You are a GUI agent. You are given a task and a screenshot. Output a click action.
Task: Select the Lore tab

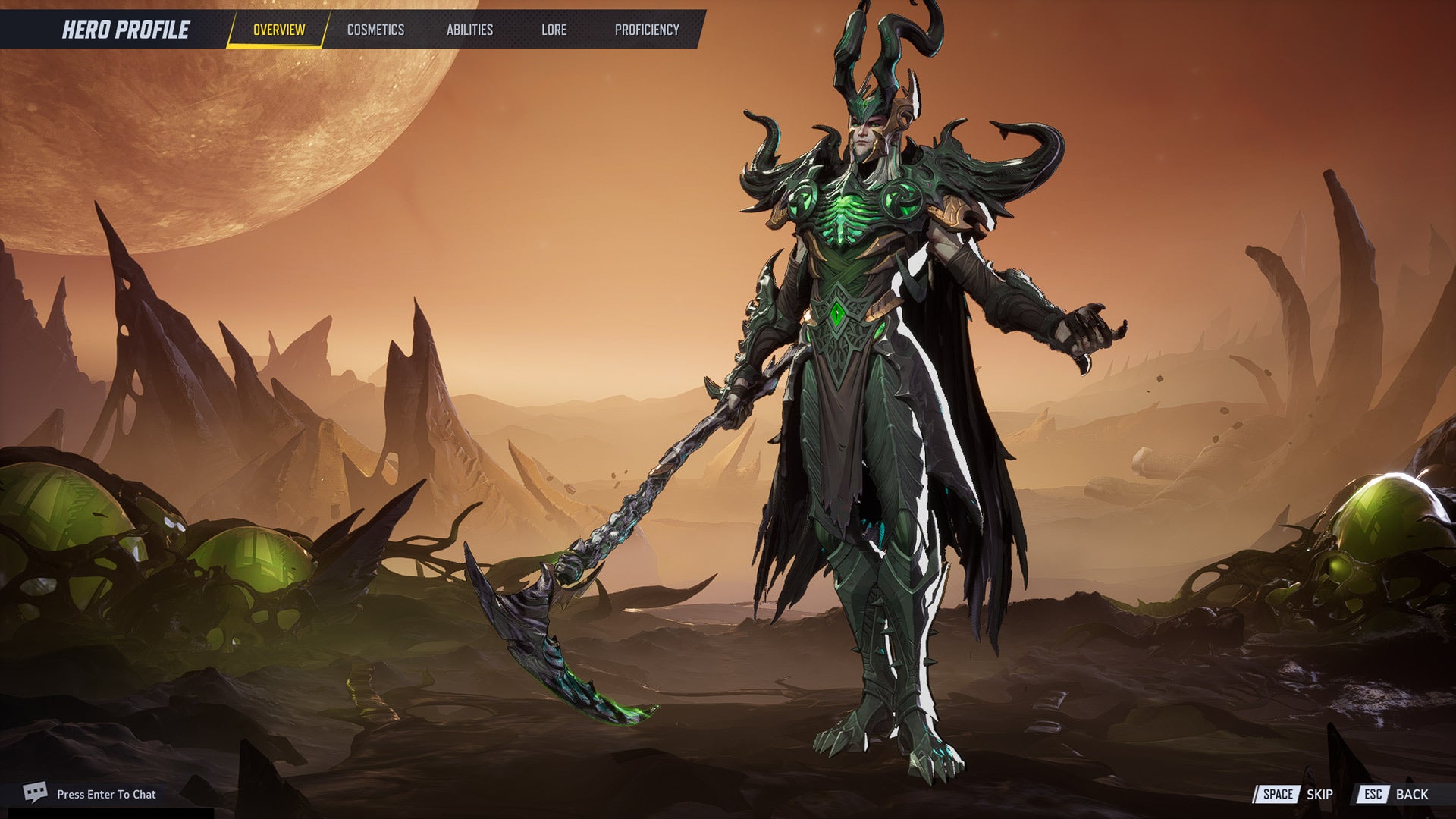point(554,30)
